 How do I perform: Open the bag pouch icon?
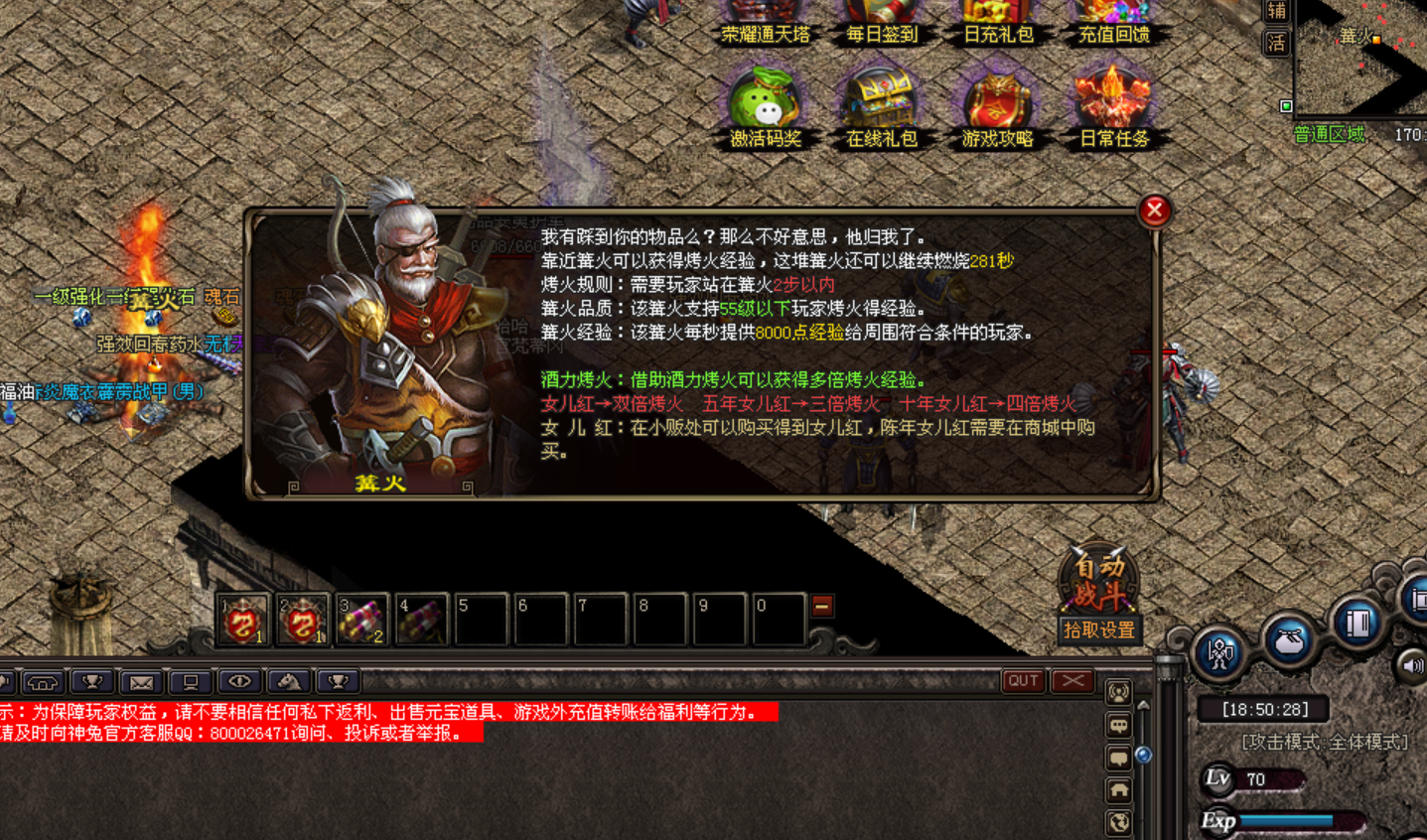(x=1289, y=640)
